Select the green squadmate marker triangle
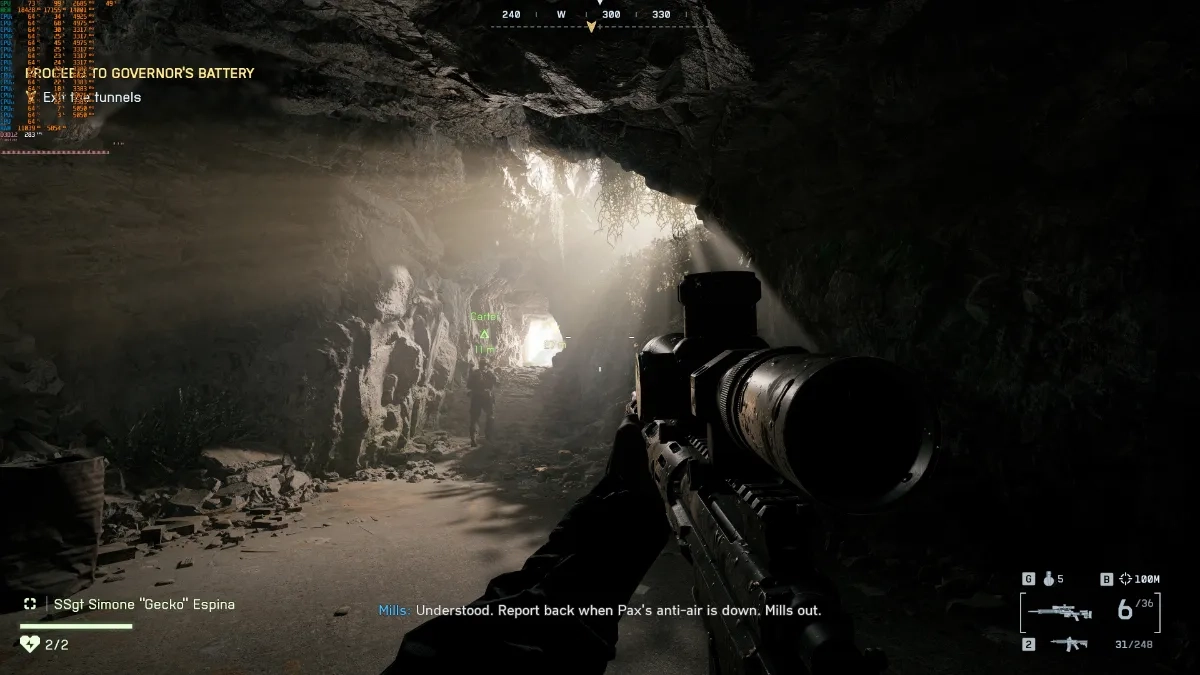 pos(484,334)
